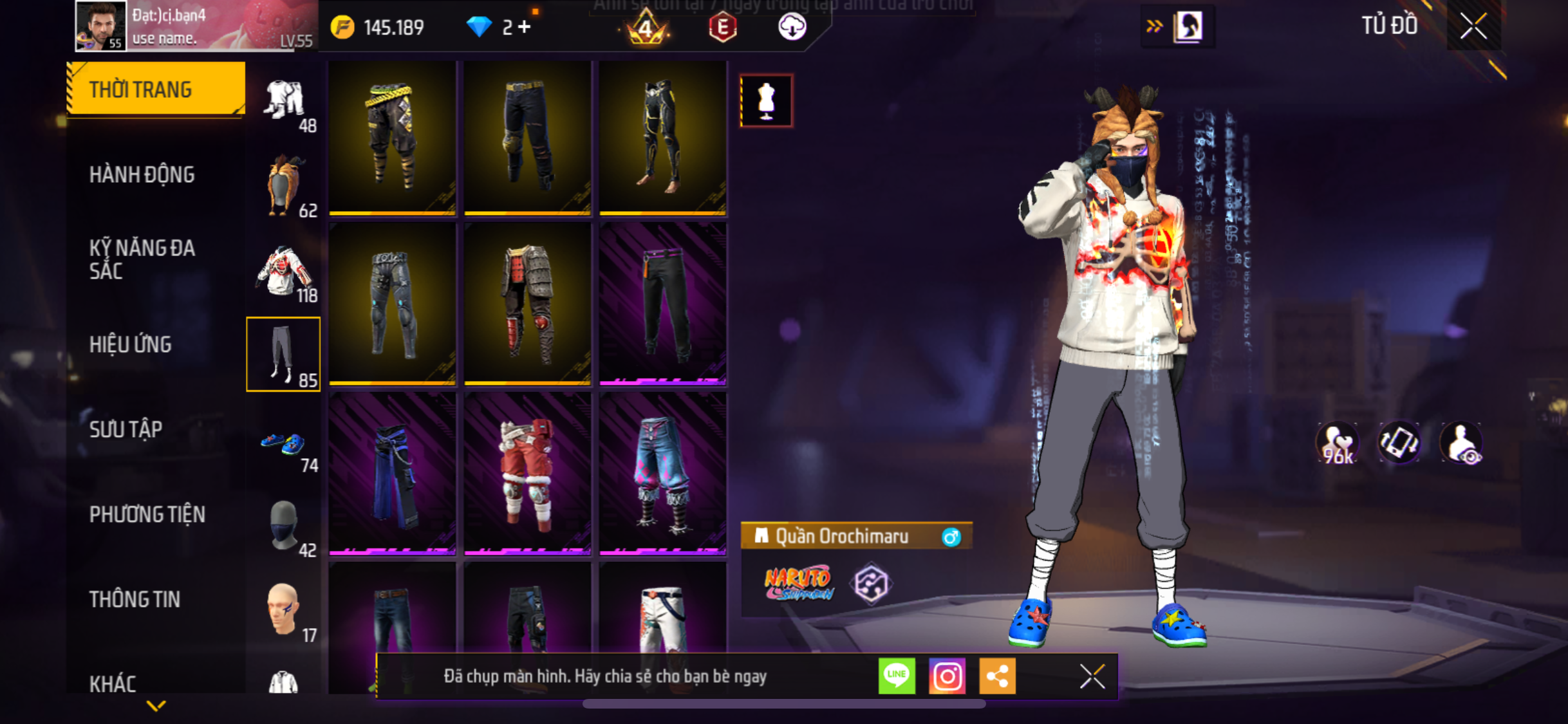Screen dimensions: 1568x724
Task: Close the wardrobe screen
Action: point(1473,26)
